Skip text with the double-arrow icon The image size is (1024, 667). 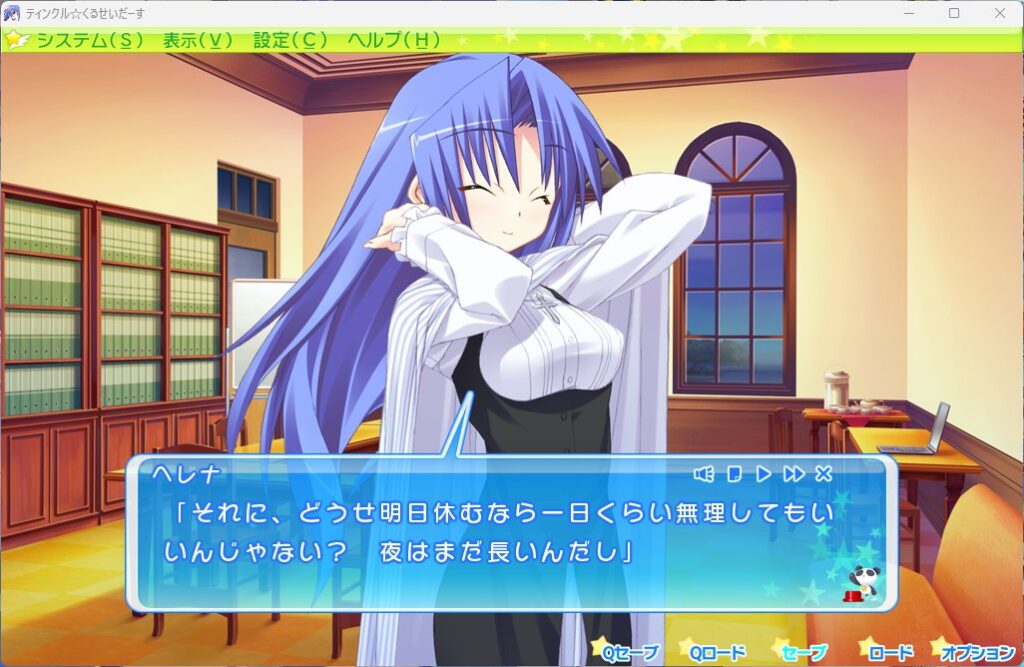(x=794, y=473)
